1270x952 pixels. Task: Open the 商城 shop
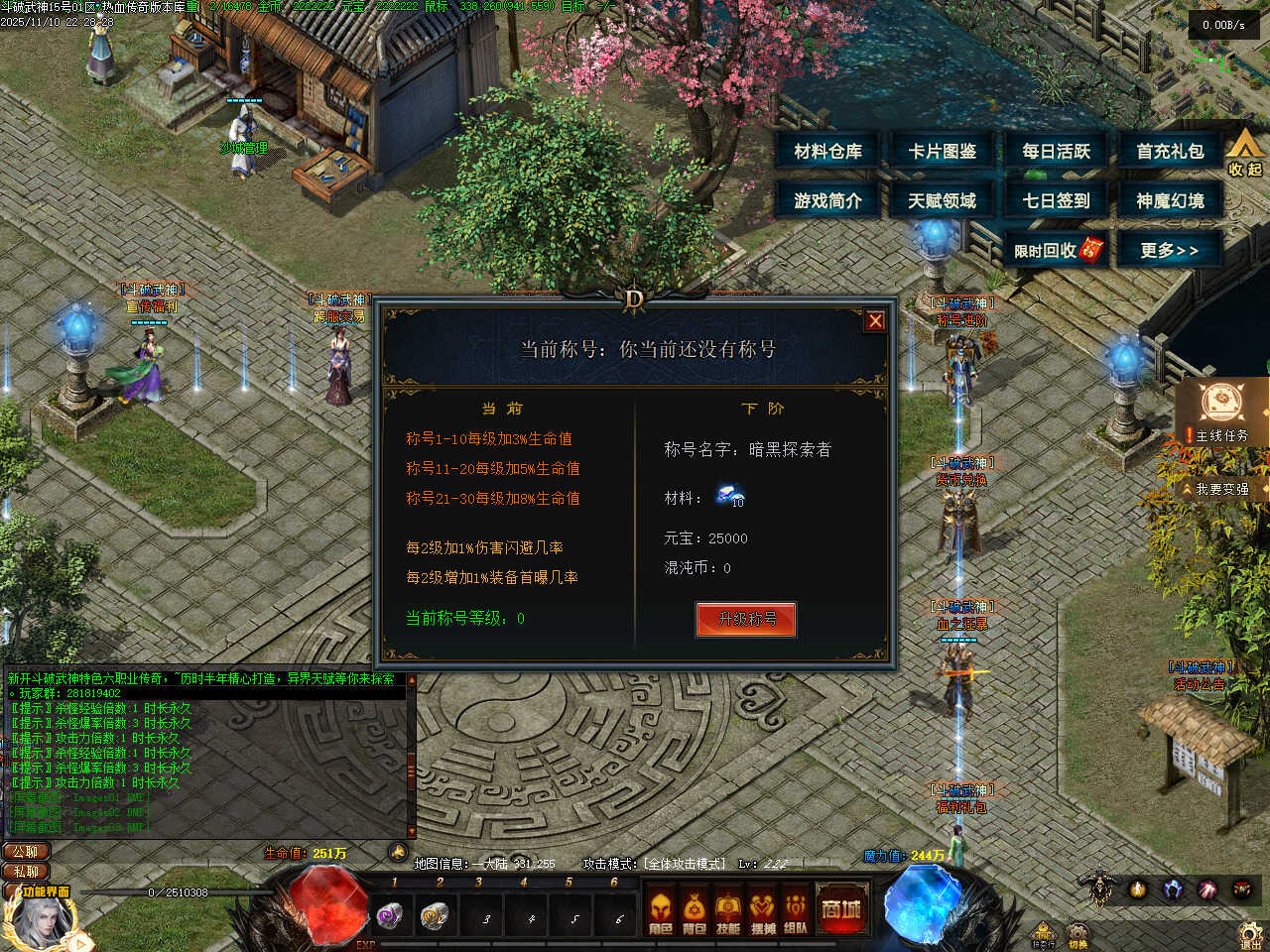pyautogui.click(x=840, y=908)
